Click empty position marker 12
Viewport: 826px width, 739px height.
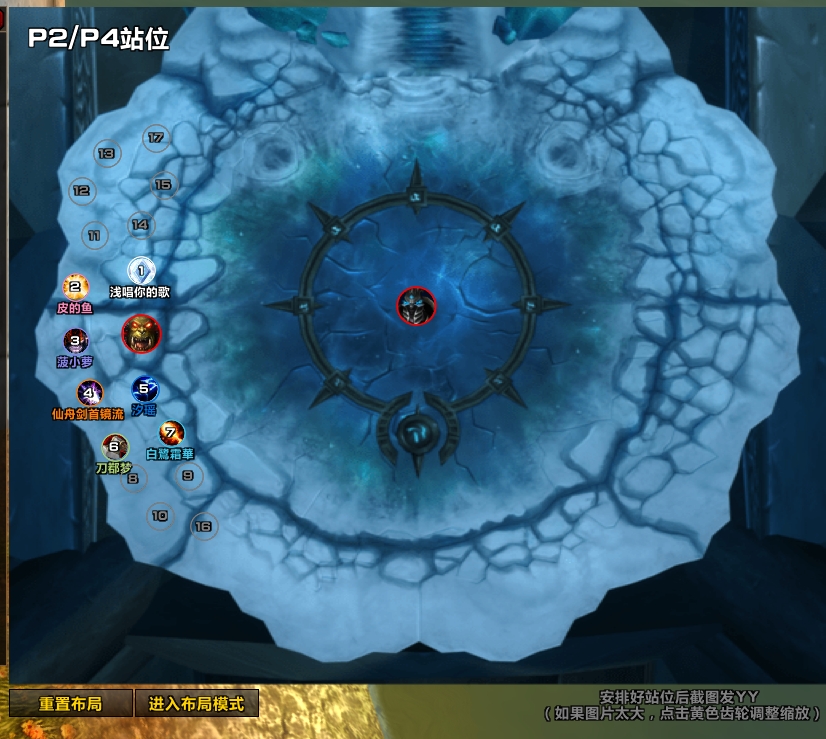point(82,190)
